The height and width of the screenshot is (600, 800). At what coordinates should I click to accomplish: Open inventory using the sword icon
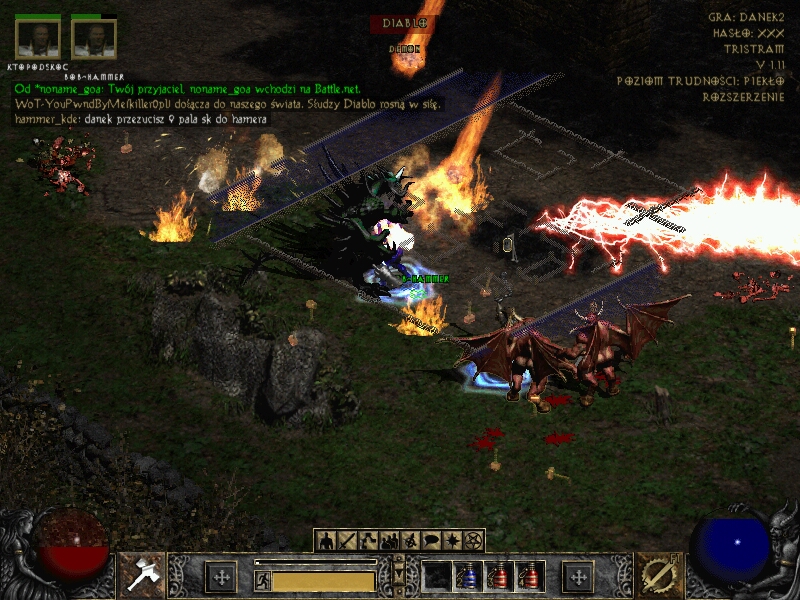pyautogui.click(x=347, y=541)
